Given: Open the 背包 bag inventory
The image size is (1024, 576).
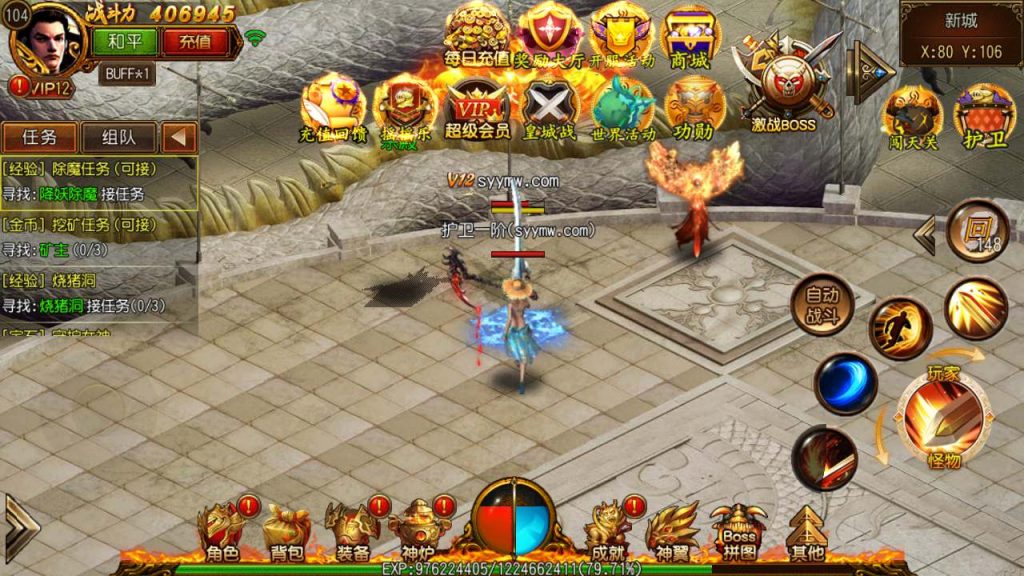Looking at the screenshot, I should tap(285, 532).
